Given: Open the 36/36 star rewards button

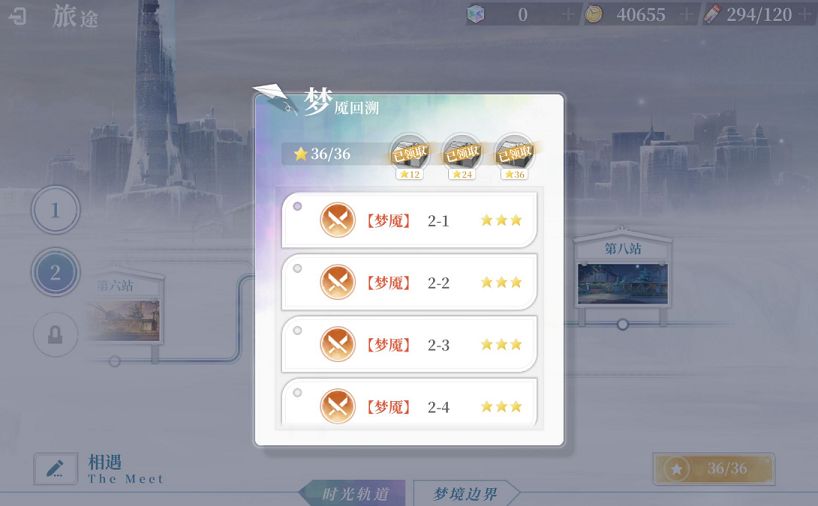Looking at the screenshot, I should (x=713, y=468).
